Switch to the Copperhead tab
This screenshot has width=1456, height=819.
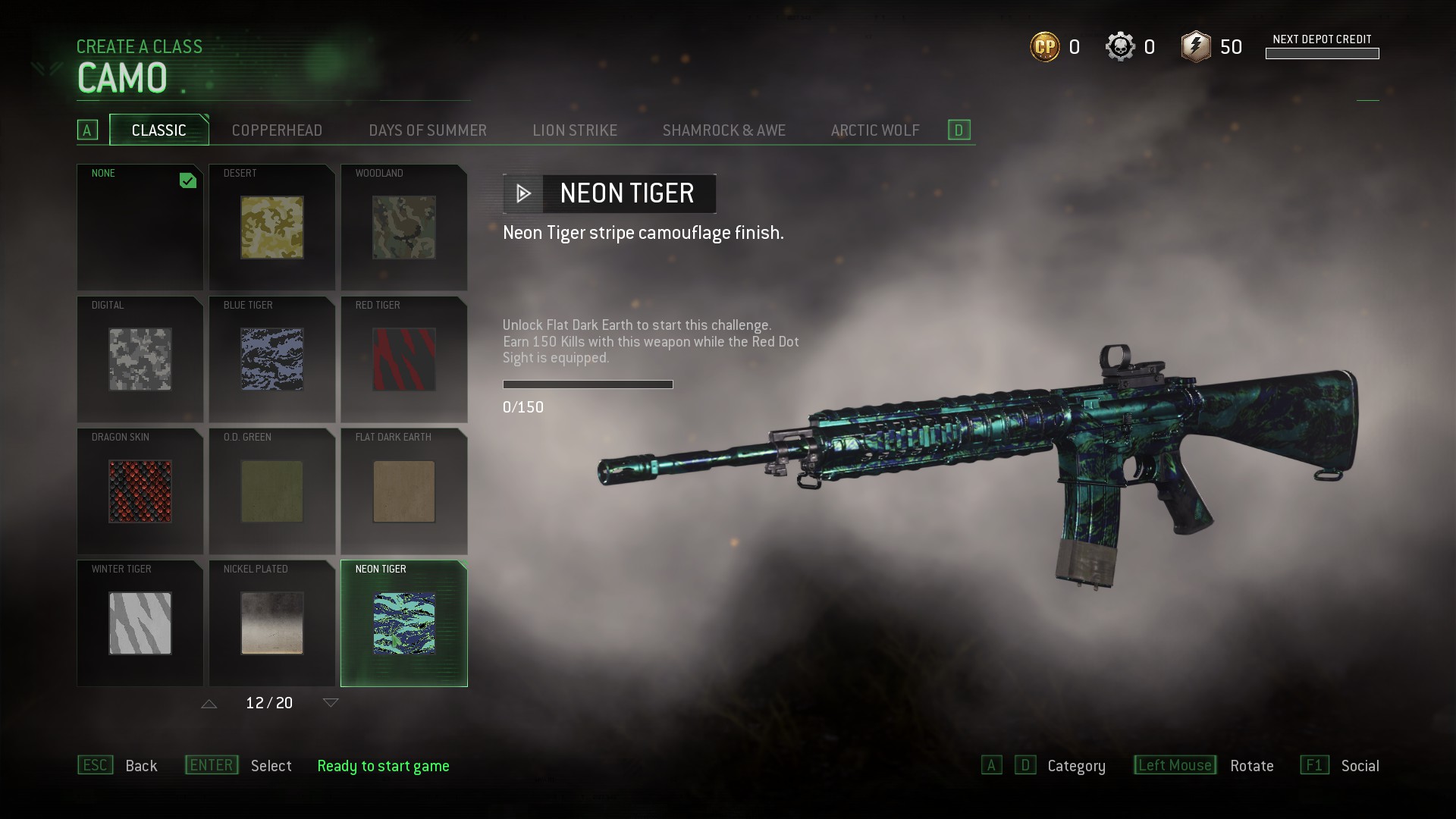click(277, 130)
